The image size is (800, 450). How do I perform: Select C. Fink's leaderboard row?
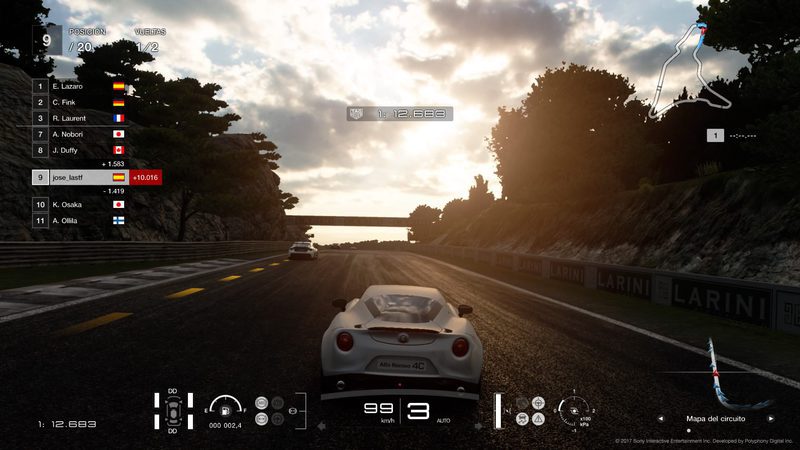pyautogui.click(x=80, y=102)
